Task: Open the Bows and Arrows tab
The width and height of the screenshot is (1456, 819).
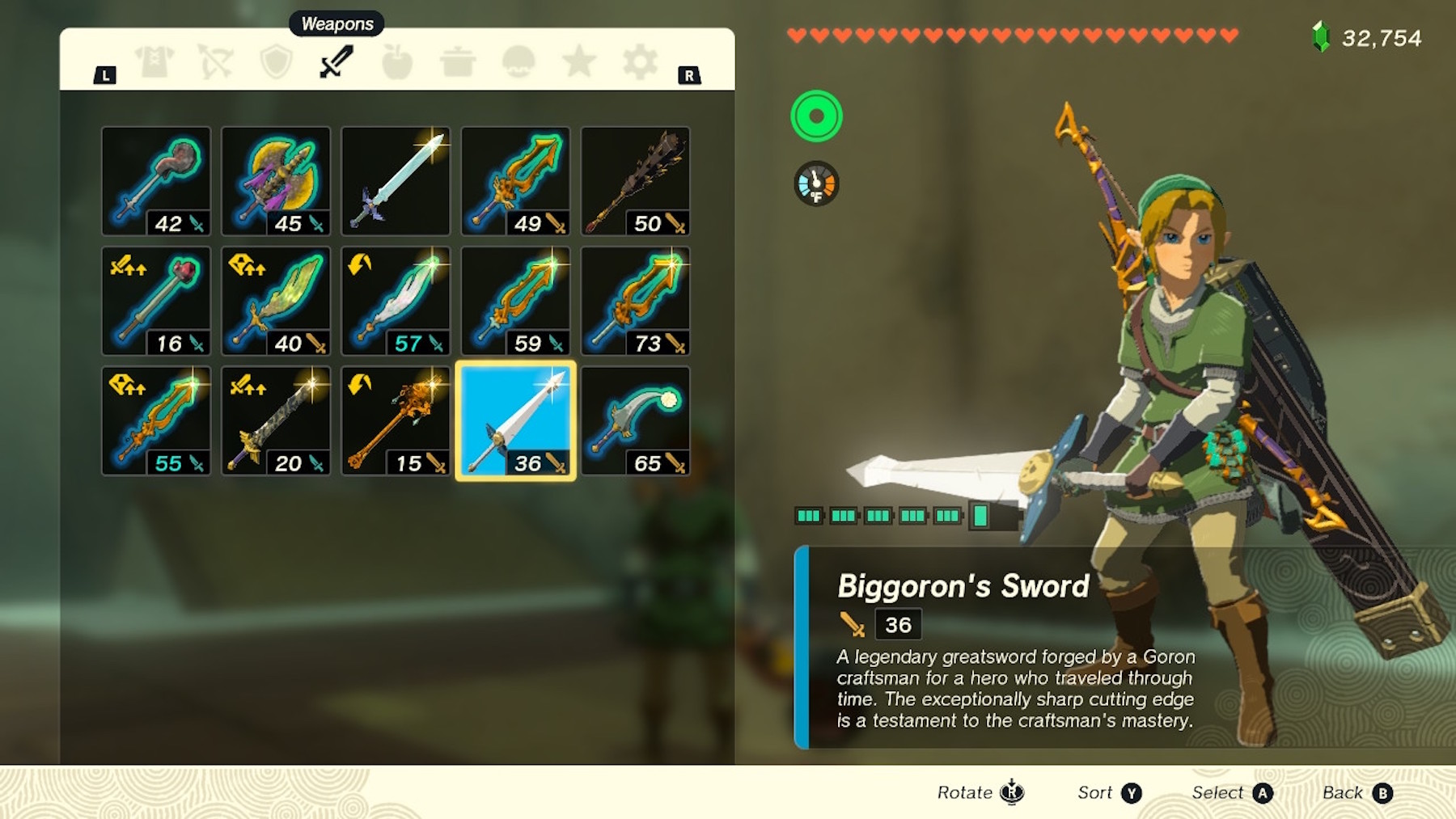Action: coord(215,62)
